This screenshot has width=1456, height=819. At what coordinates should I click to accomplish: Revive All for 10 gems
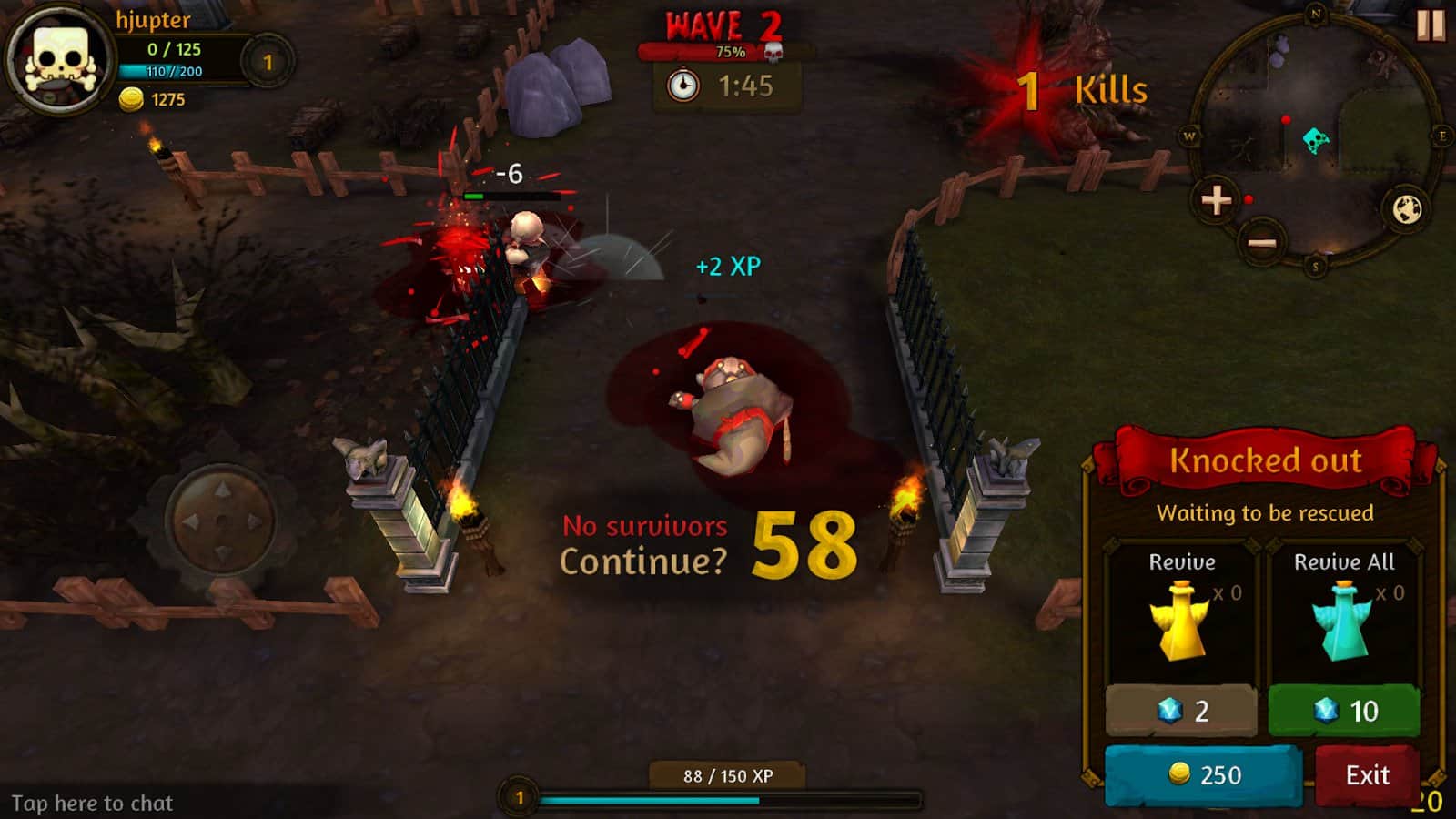1344,711
